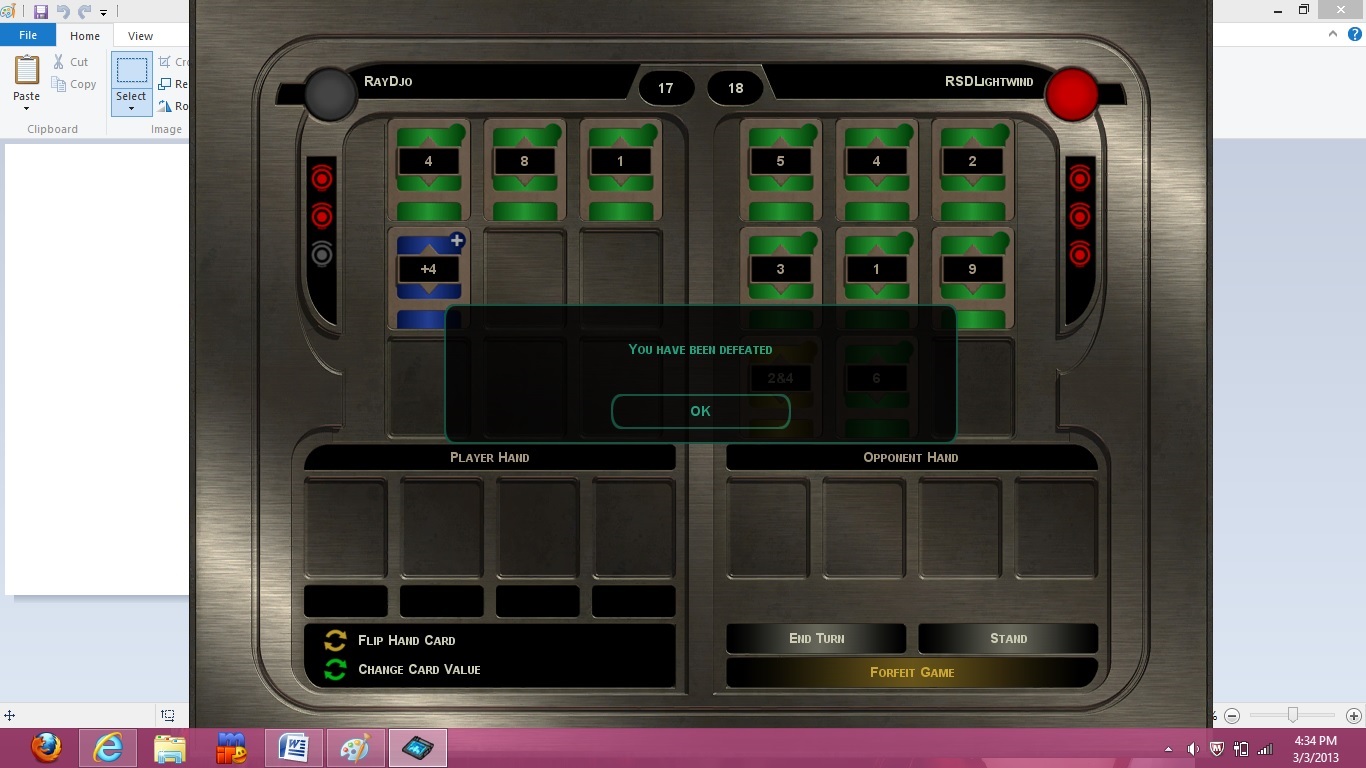This screenshot has height=768, width=1366.
Task: Activate Change Card Value
Action: tap(418, 669)
